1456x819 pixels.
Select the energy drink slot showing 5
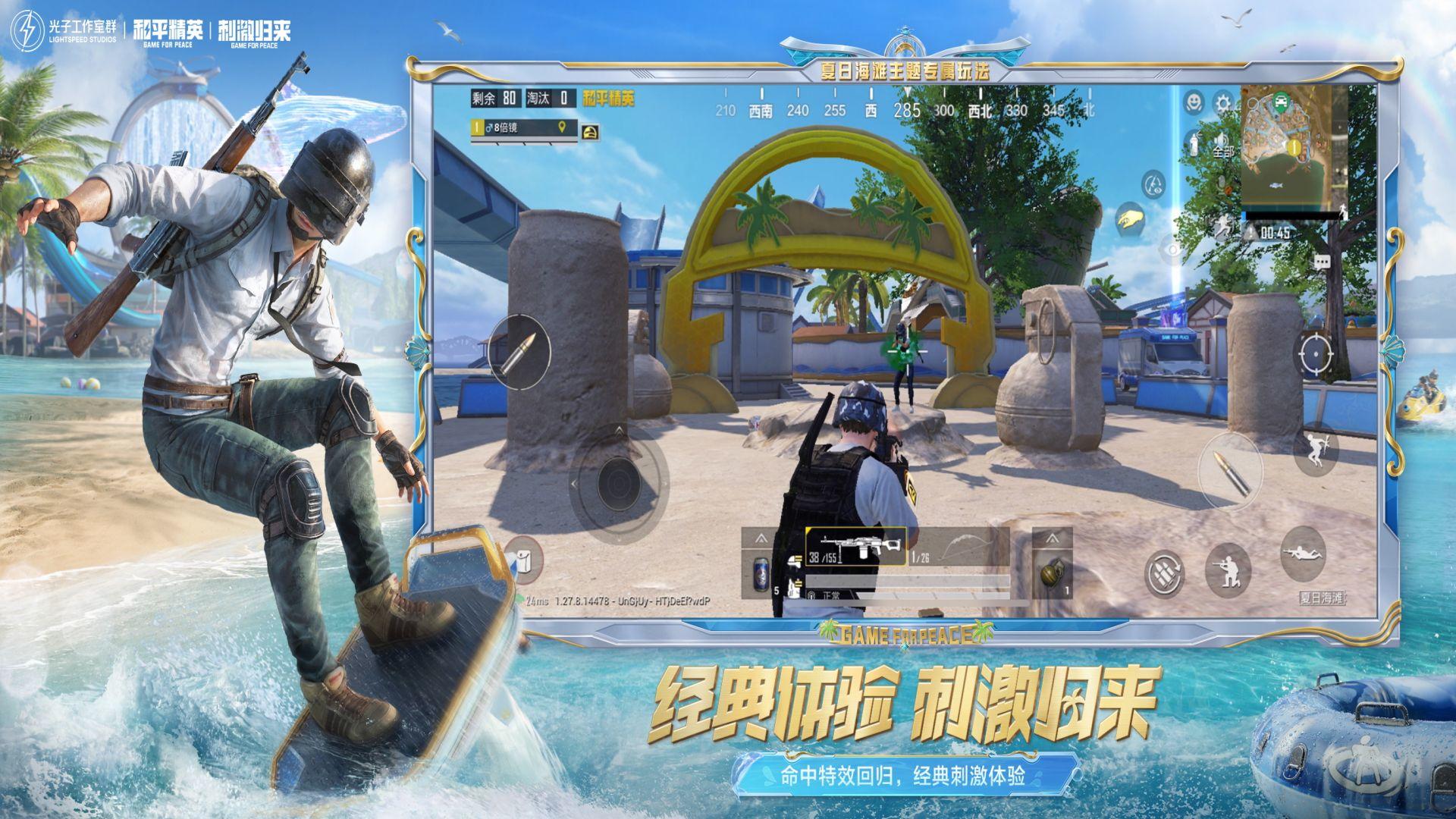(x=760, y=573)
